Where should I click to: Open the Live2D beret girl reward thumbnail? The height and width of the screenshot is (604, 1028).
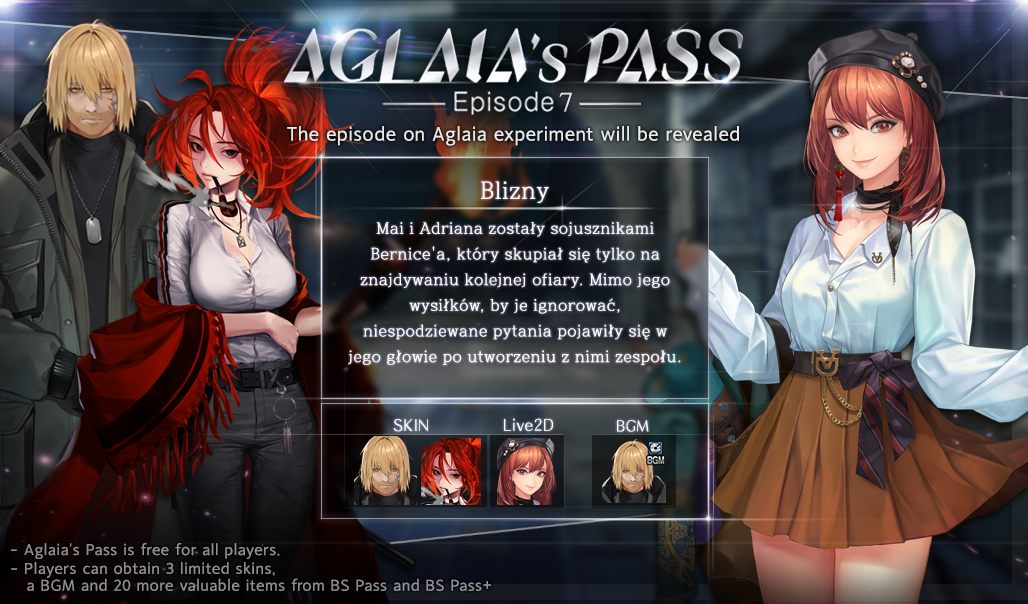coord(525,470)
